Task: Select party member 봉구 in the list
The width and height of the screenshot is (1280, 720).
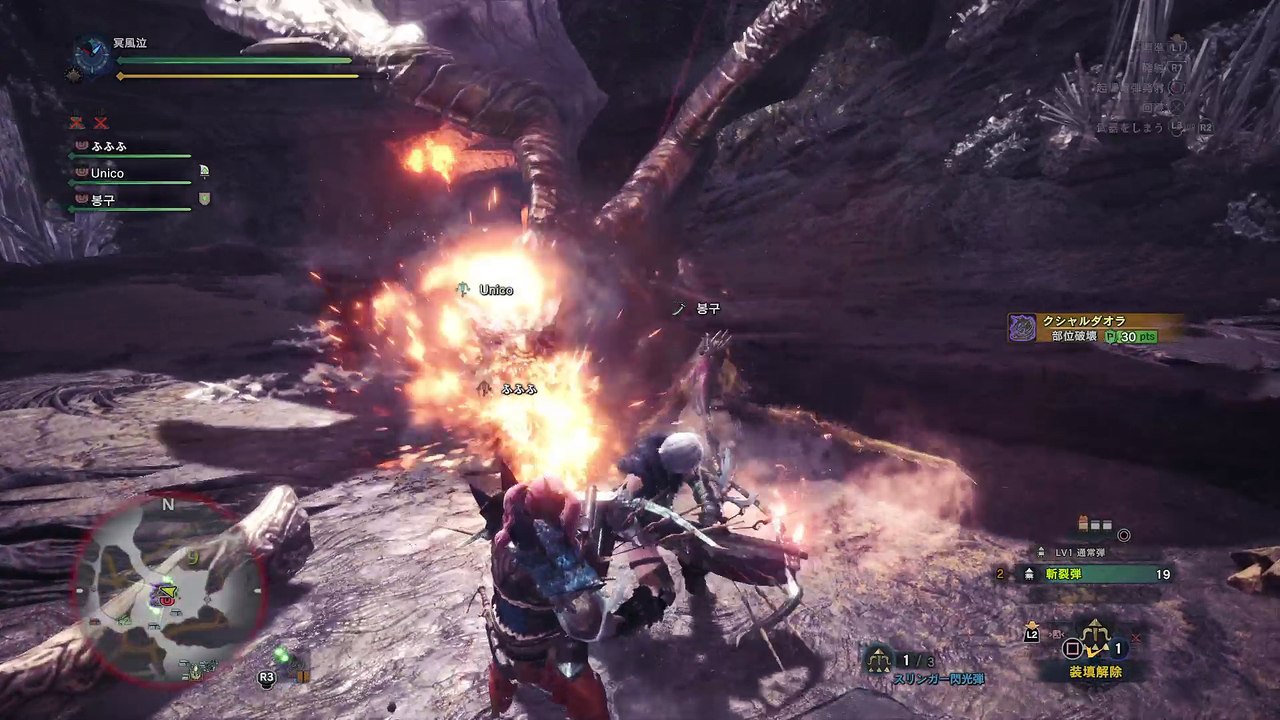Action: point(104,200)
